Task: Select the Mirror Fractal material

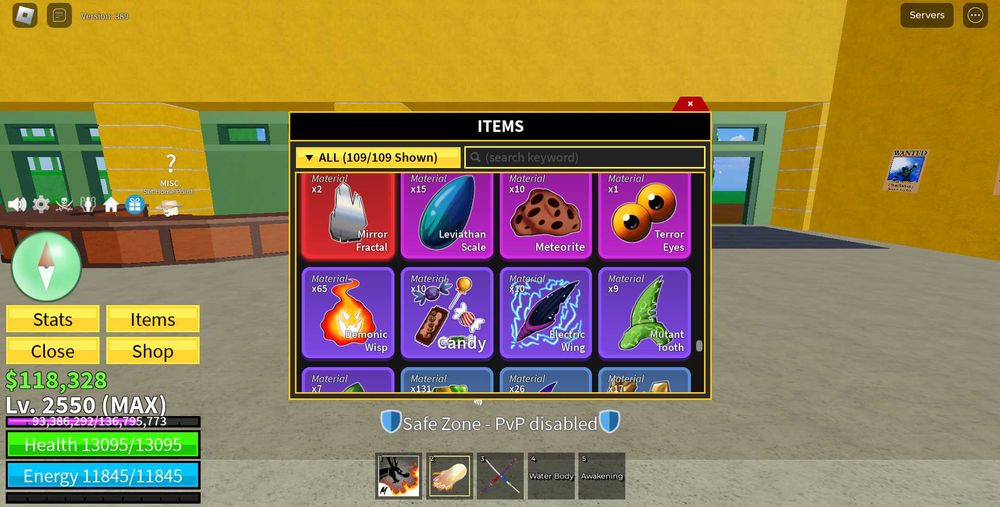Action: point(348,215)
